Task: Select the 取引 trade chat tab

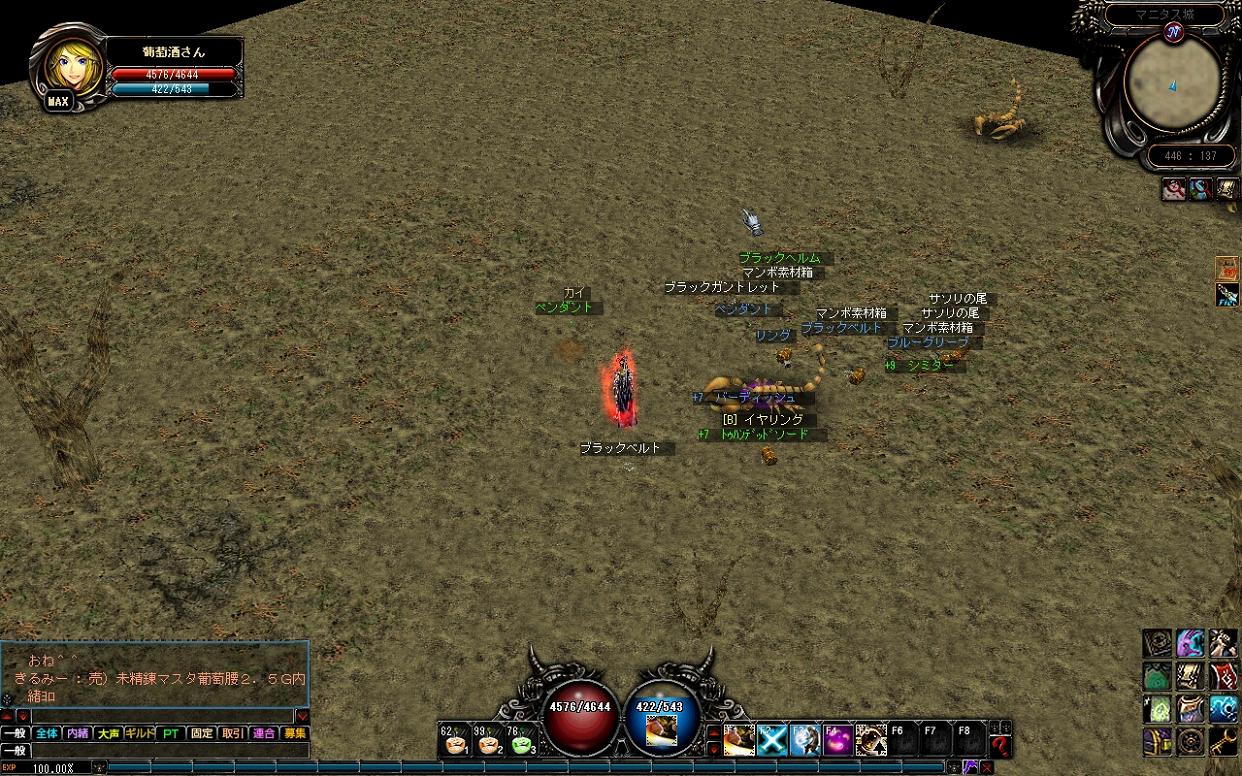Action: [232, 733]
